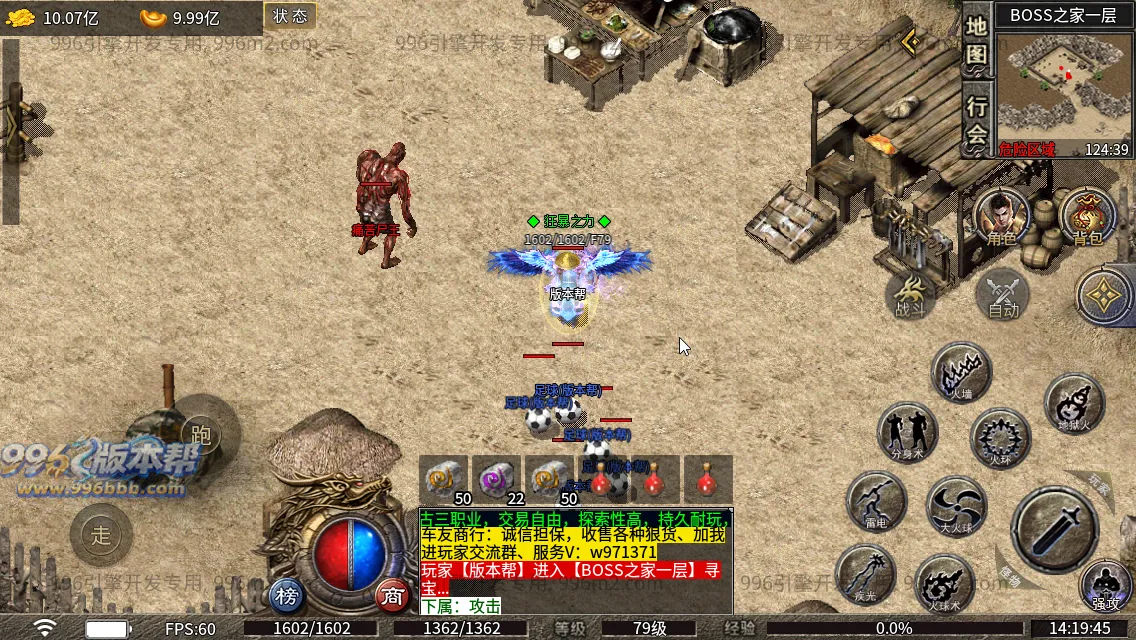Collapse the panel with the yellow arrow
1136x640 pixels.
(910, 42)
